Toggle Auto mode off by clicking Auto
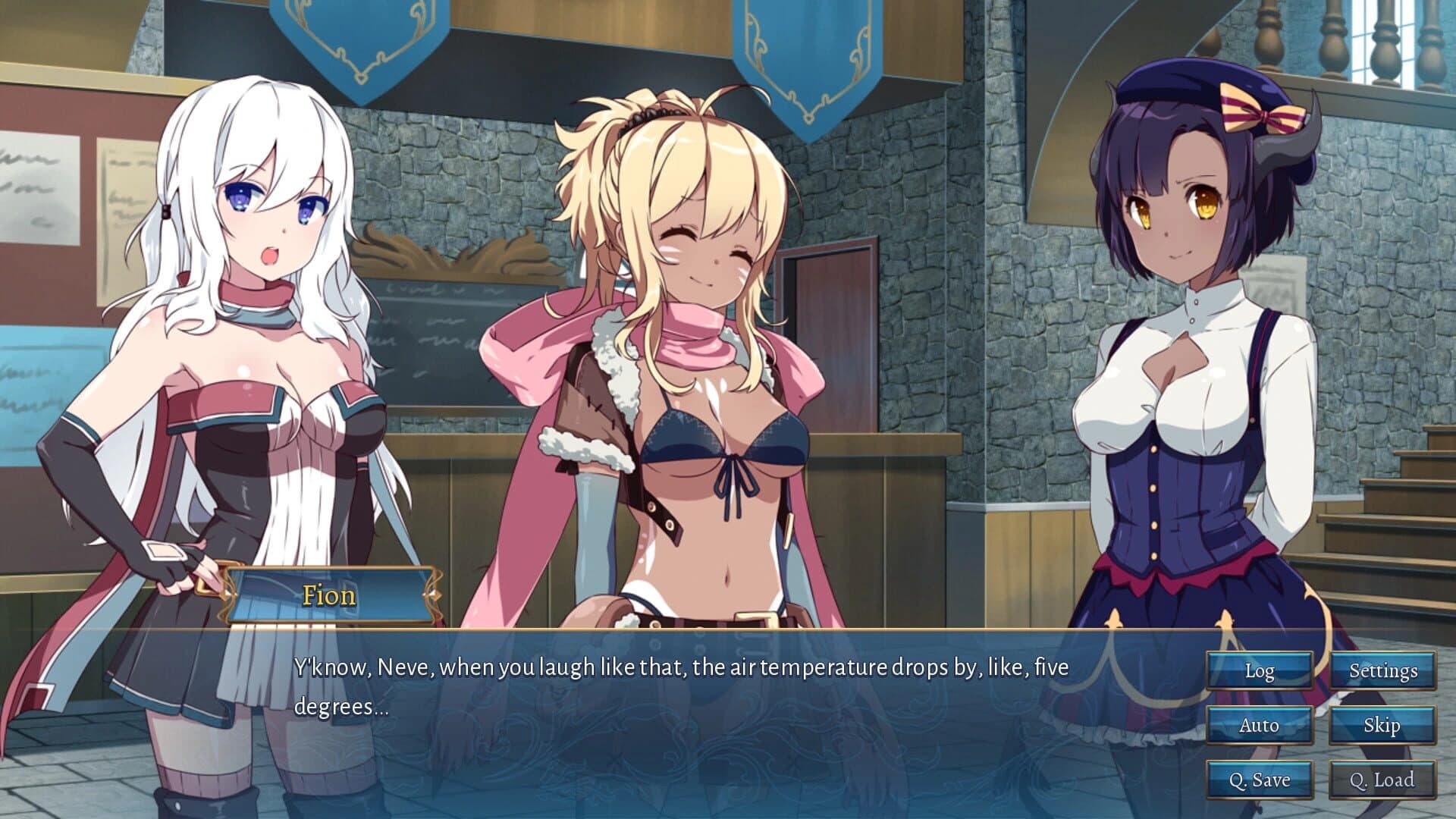This screenshot has width=1456, height=819. coord(1259,725)
